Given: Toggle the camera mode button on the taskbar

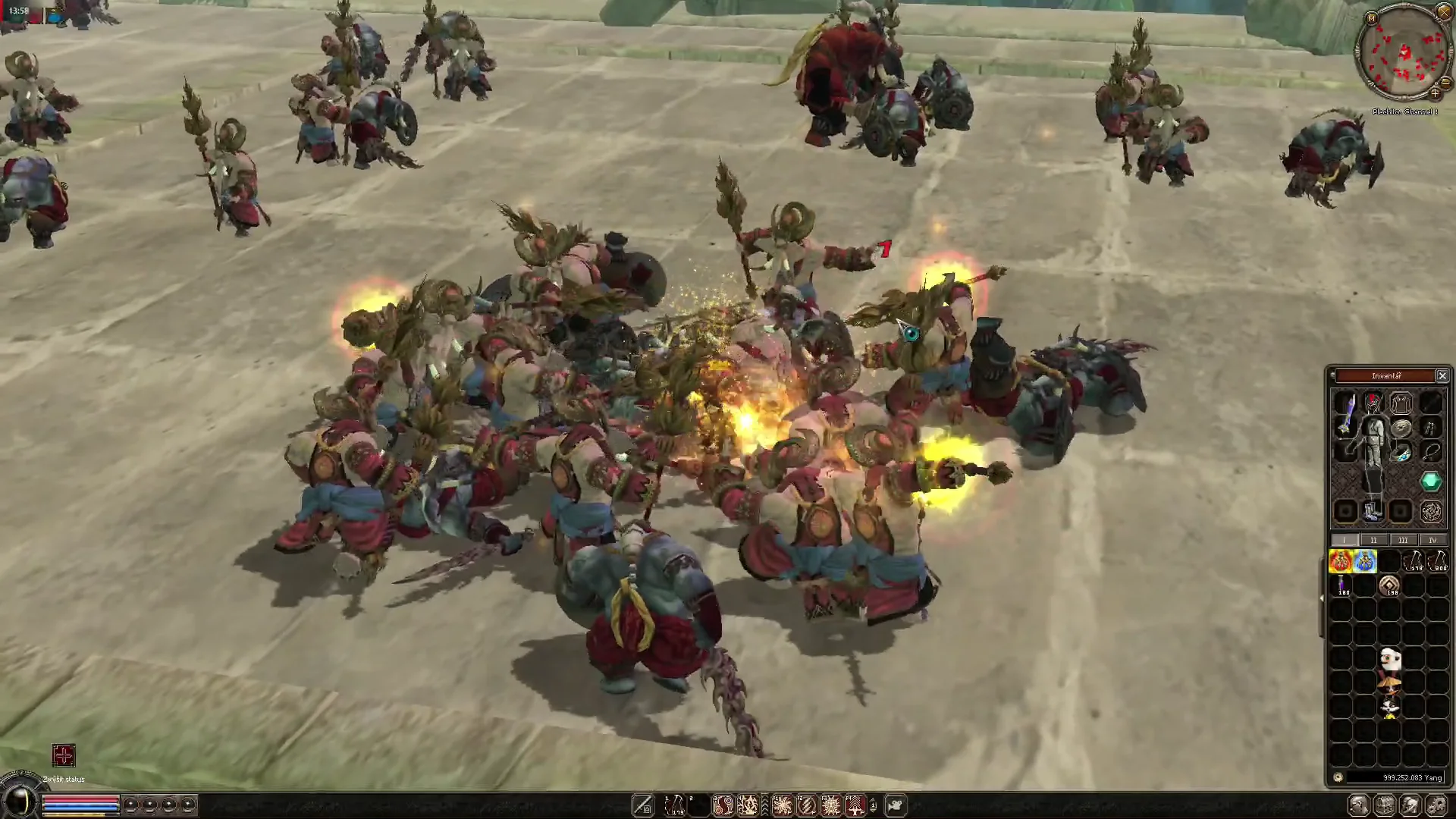Looking at the screenshot, I should 896,805.
